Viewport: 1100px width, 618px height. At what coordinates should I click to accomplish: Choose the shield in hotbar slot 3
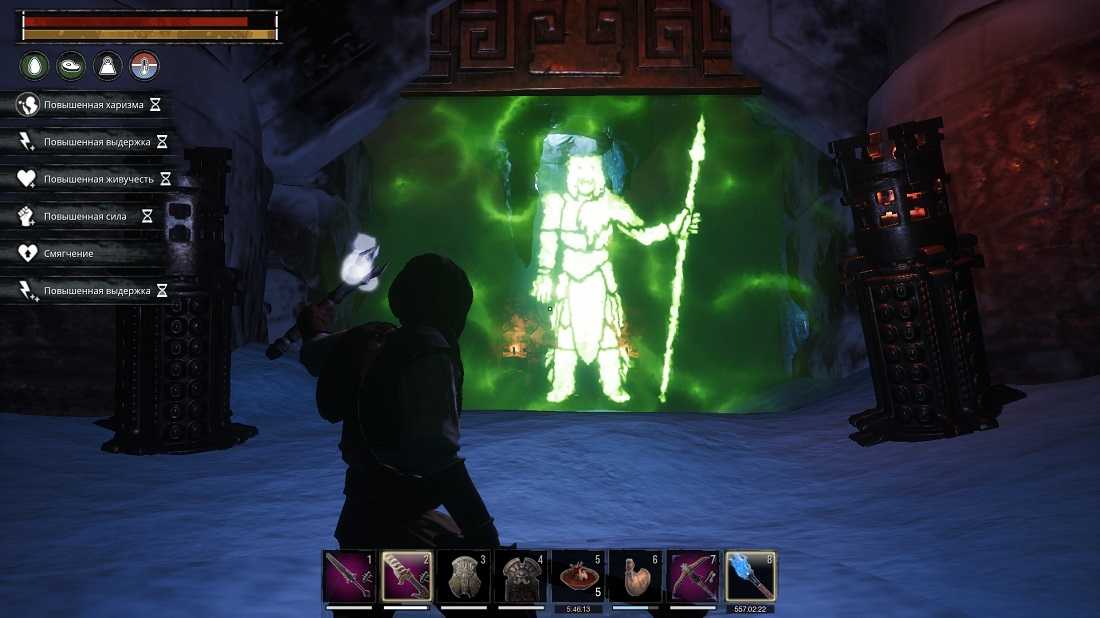[464, 577]
